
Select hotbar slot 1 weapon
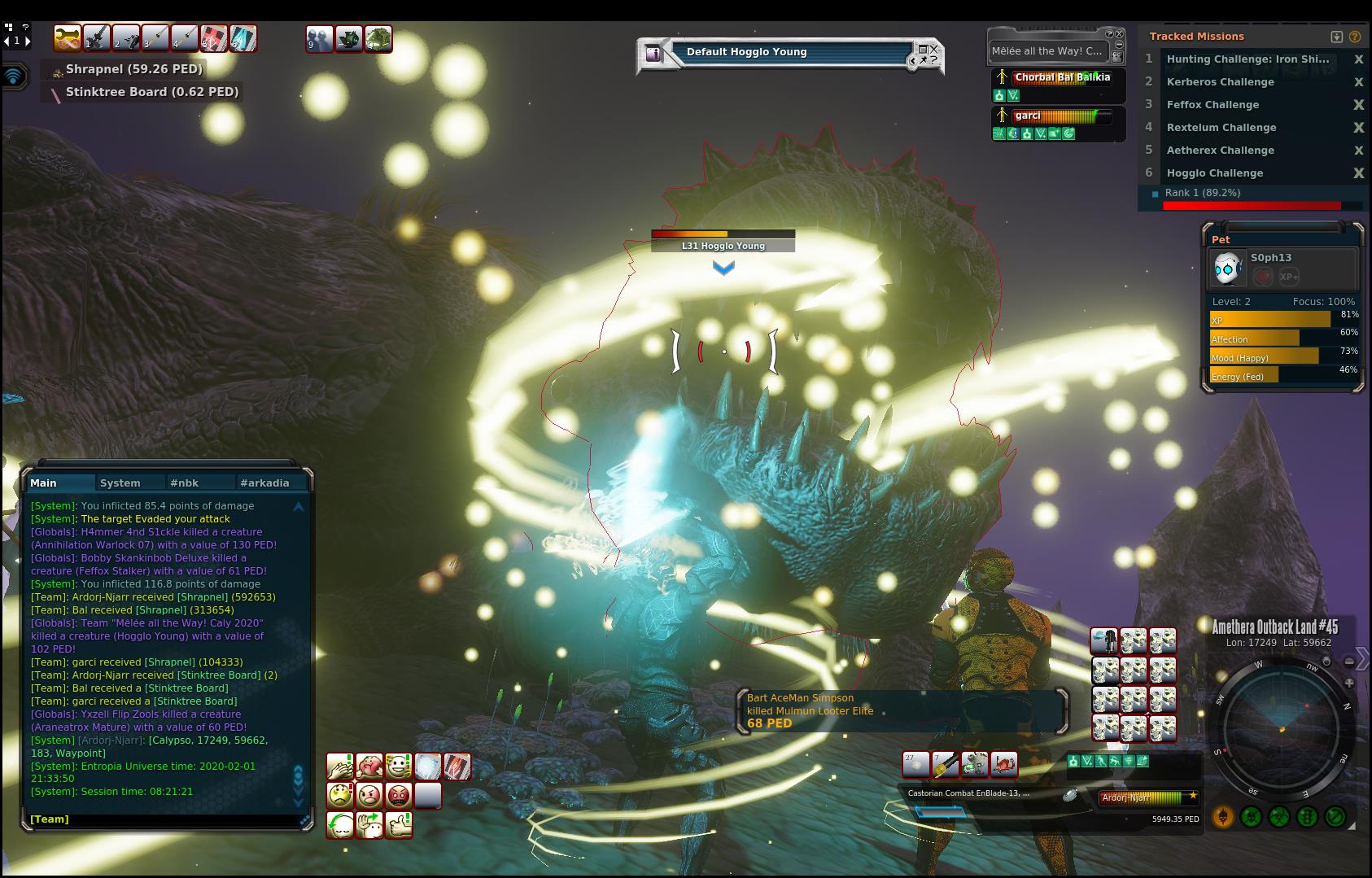[97, 37]
